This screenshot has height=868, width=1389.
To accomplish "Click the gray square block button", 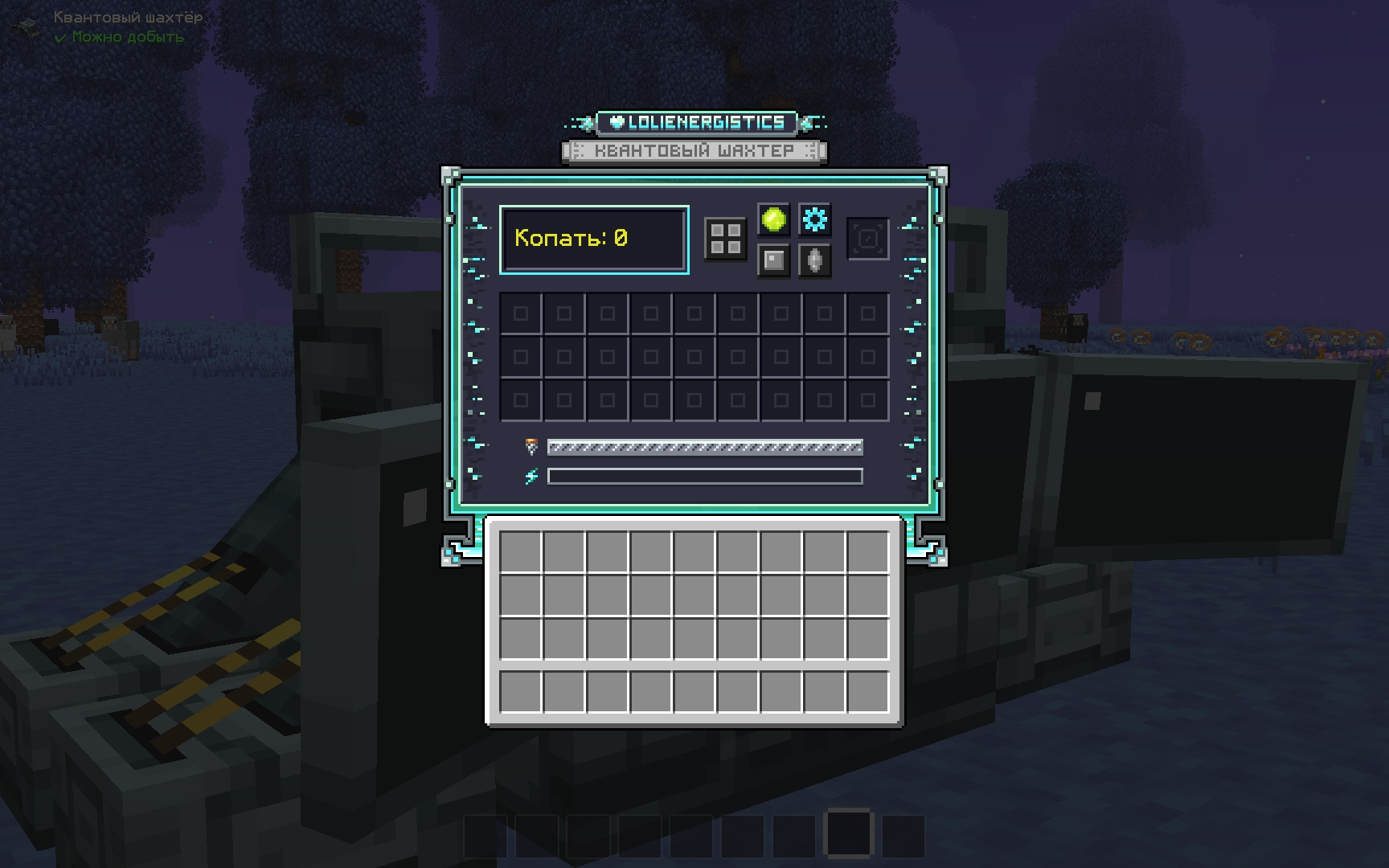I will click(773, 260).
